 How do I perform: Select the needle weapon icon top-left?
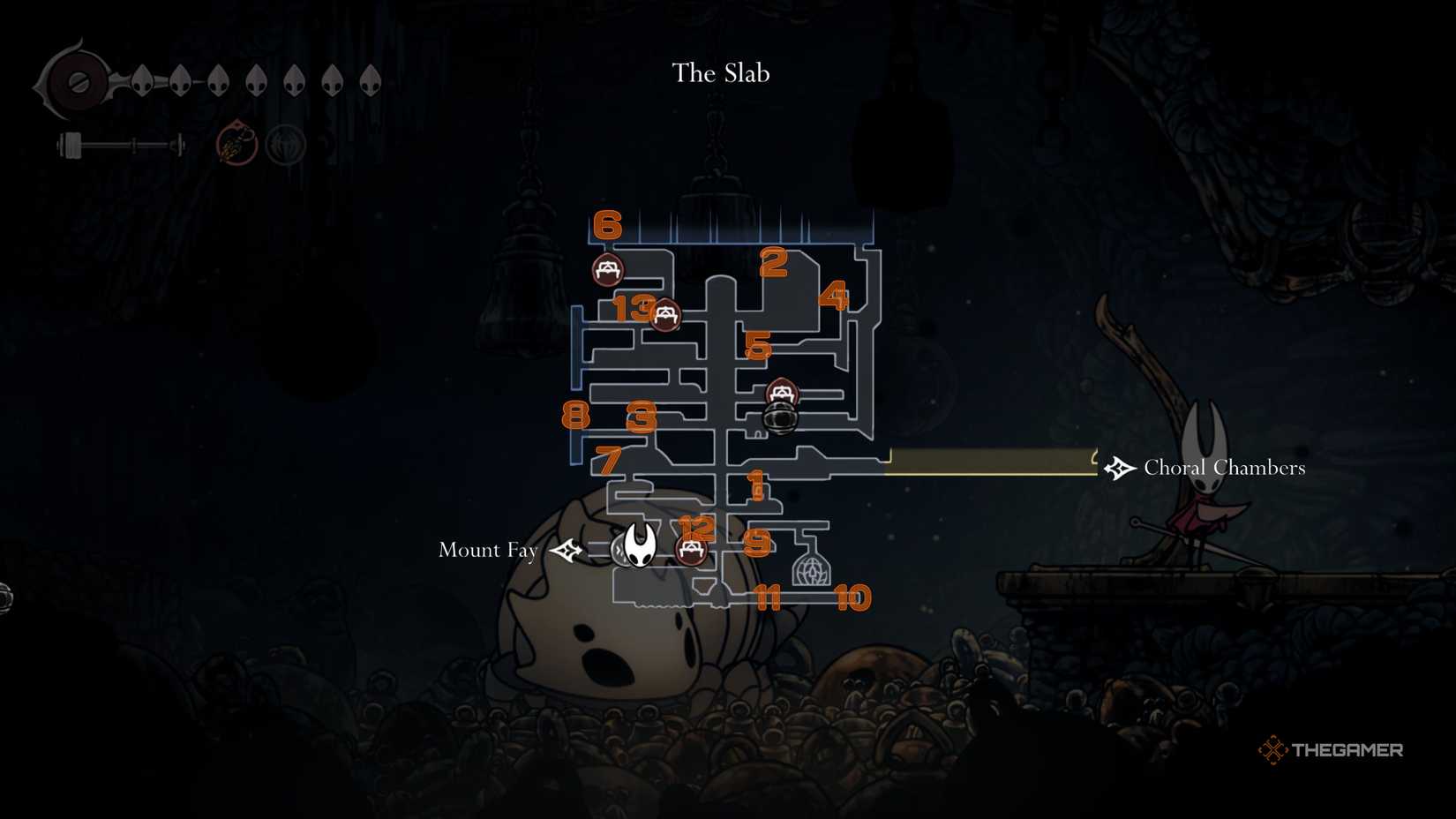[124, 146]
